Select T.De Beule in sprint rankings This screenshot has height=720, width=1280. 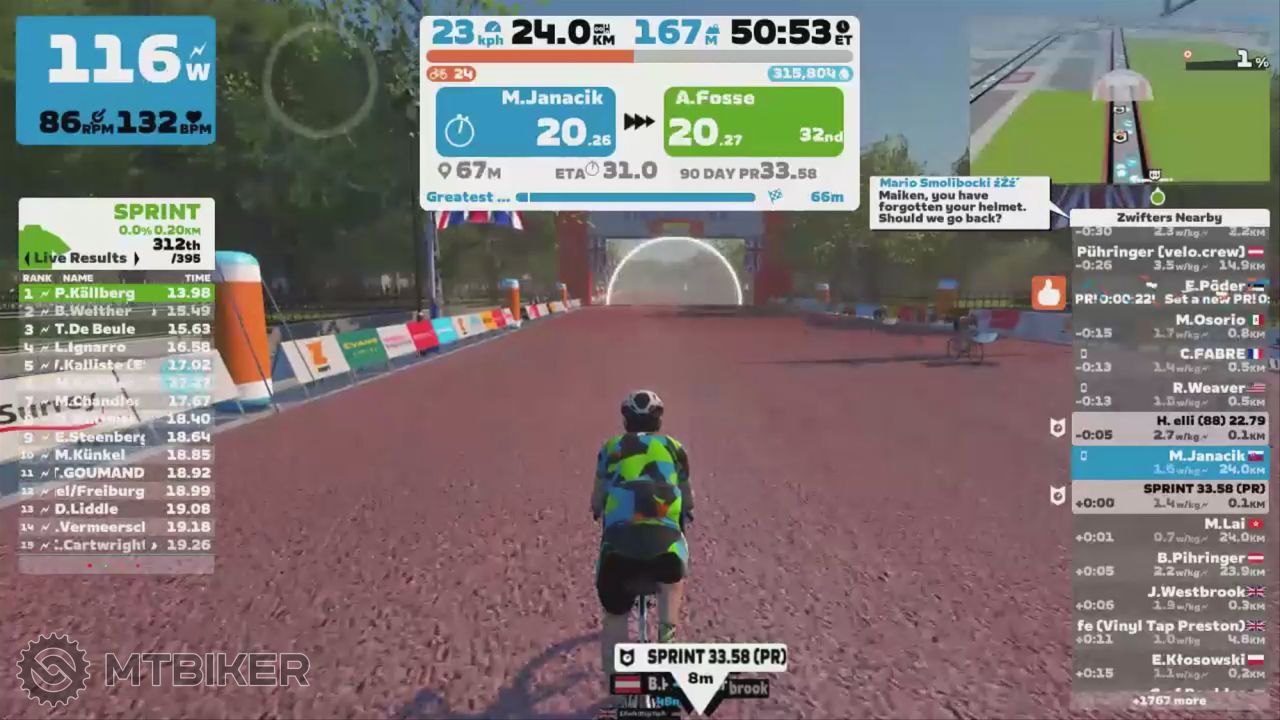pos(116,329)
